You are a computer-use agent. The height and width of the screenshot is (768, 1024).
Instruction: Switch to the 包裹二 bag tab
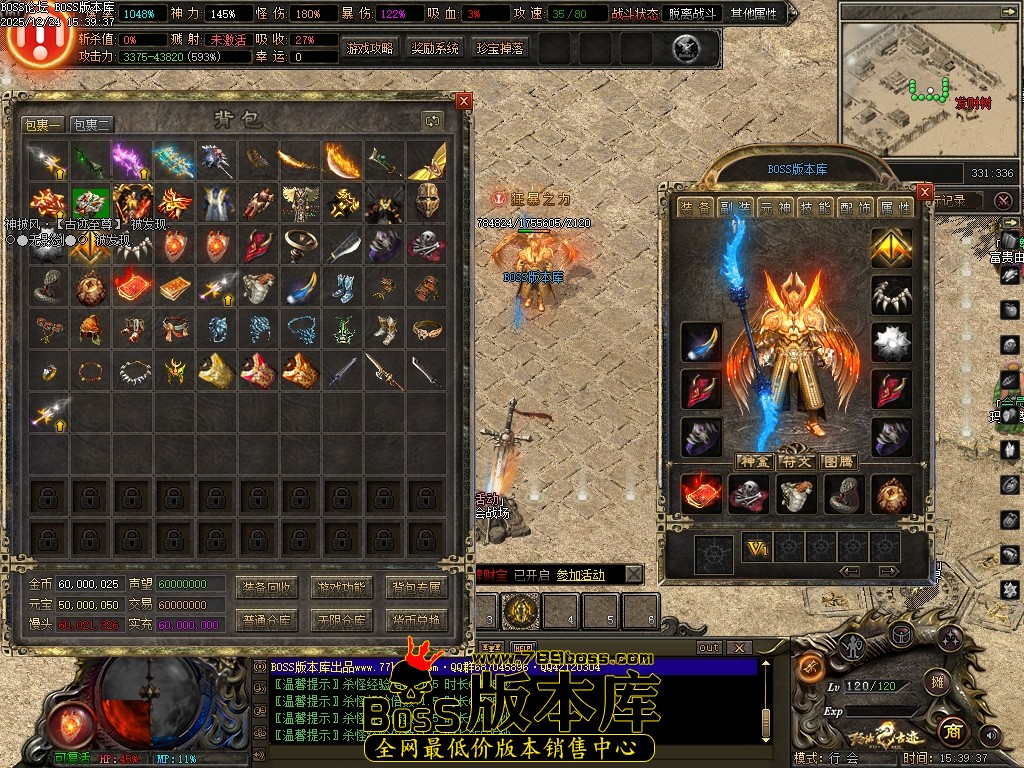[92, 125]
